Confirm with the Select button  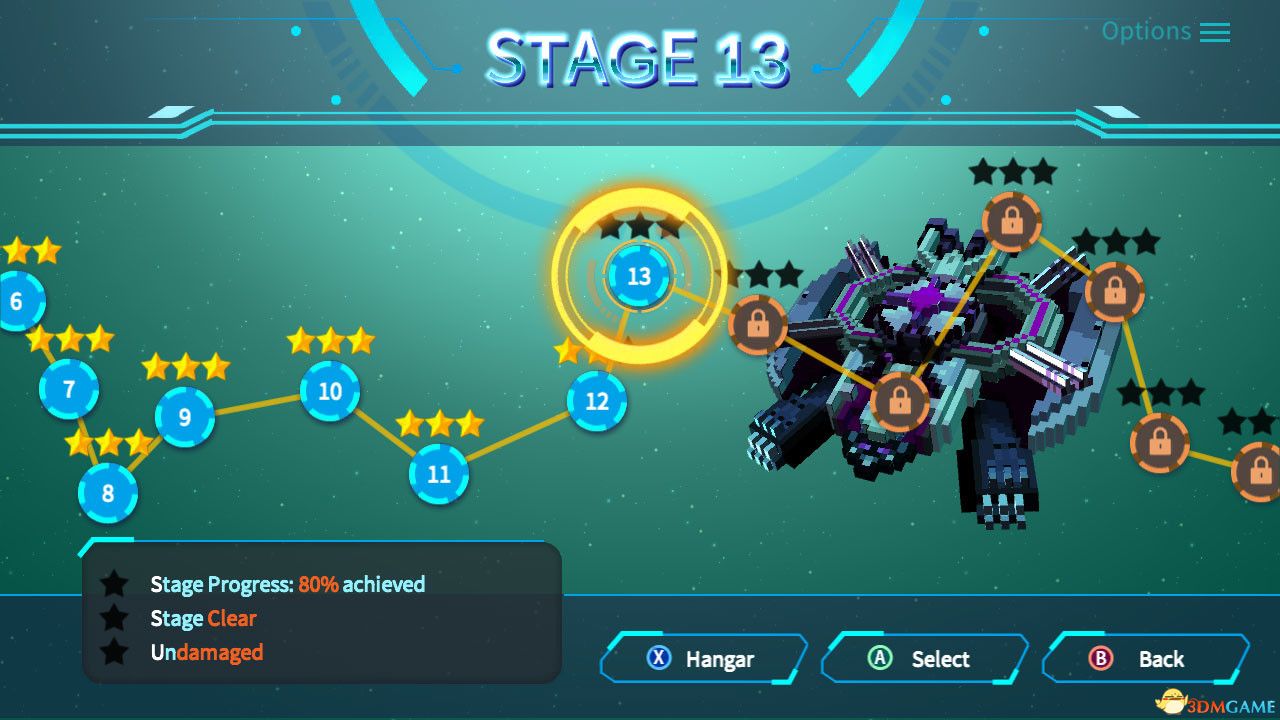(x=924, y=659)
